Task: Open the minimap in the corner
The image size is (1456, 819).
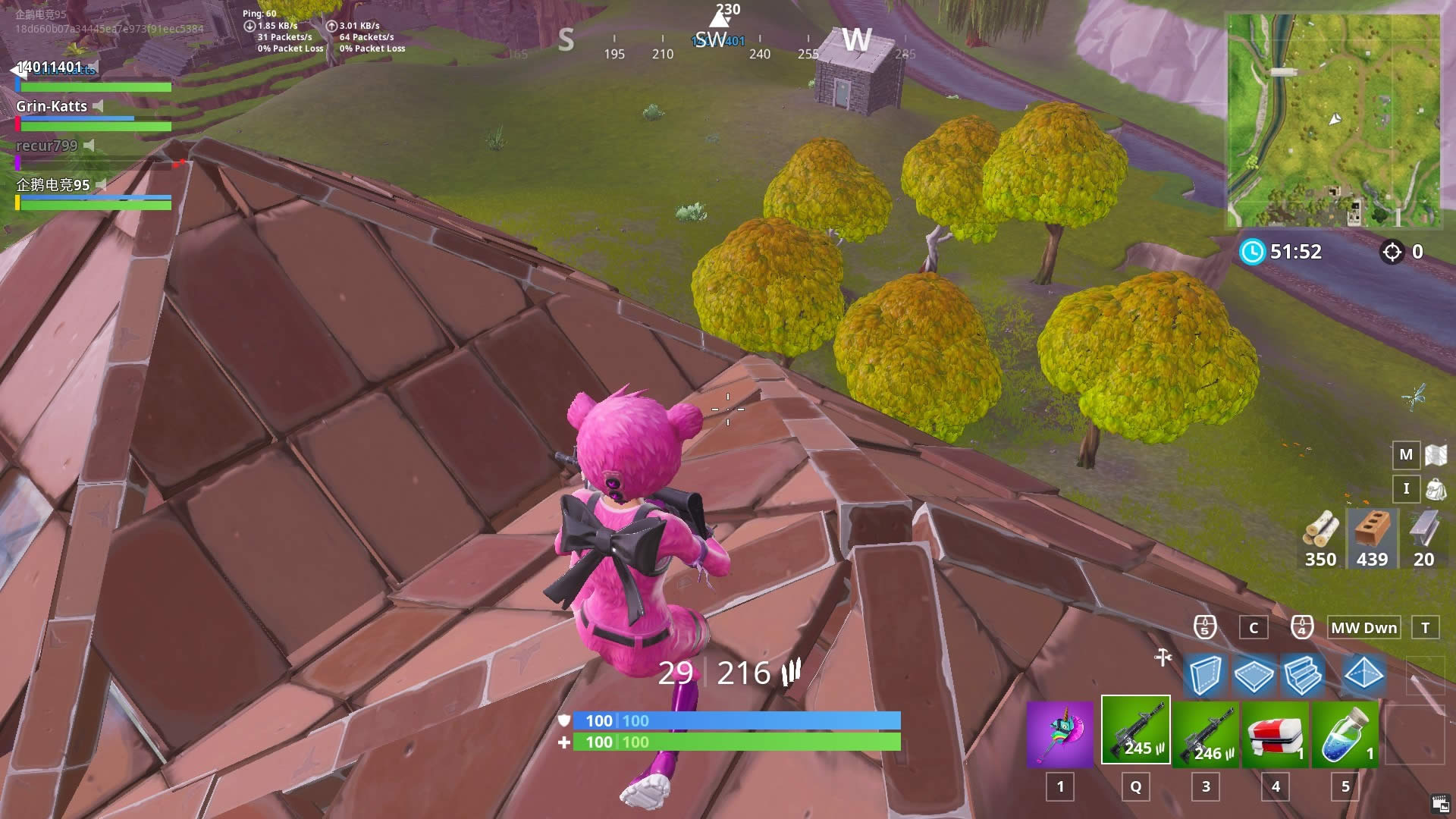Action: tap(1333, 121)
